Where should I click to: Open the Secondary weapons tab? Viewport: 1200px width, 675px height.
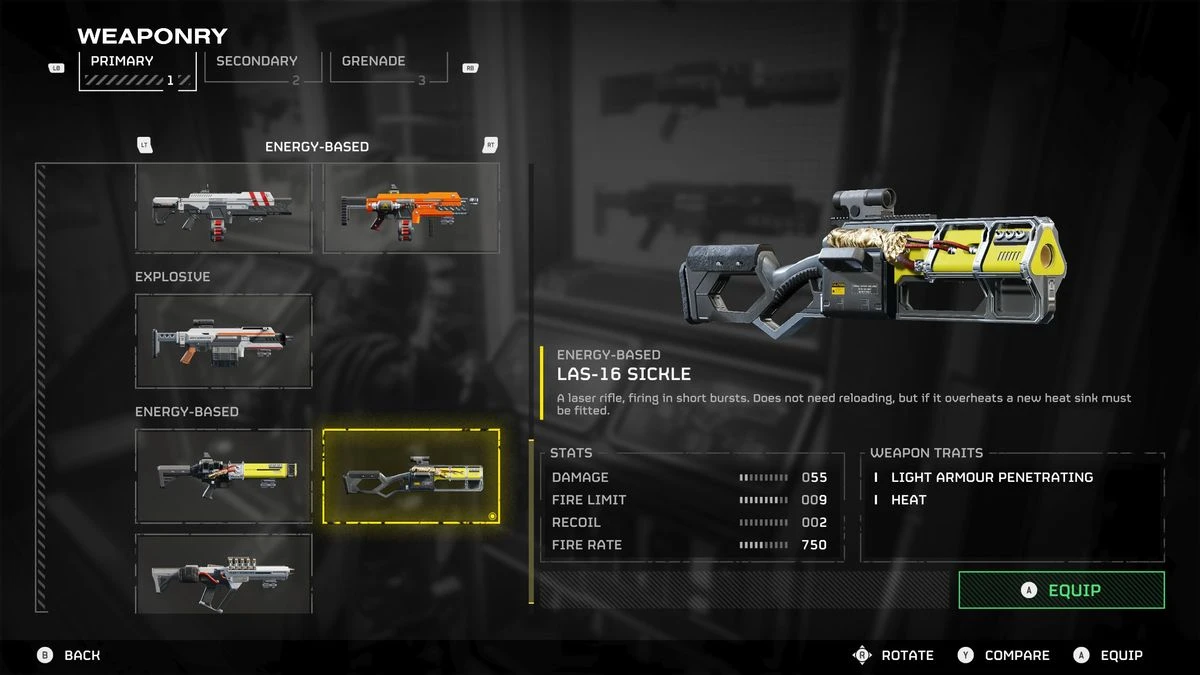click(262, 66)
